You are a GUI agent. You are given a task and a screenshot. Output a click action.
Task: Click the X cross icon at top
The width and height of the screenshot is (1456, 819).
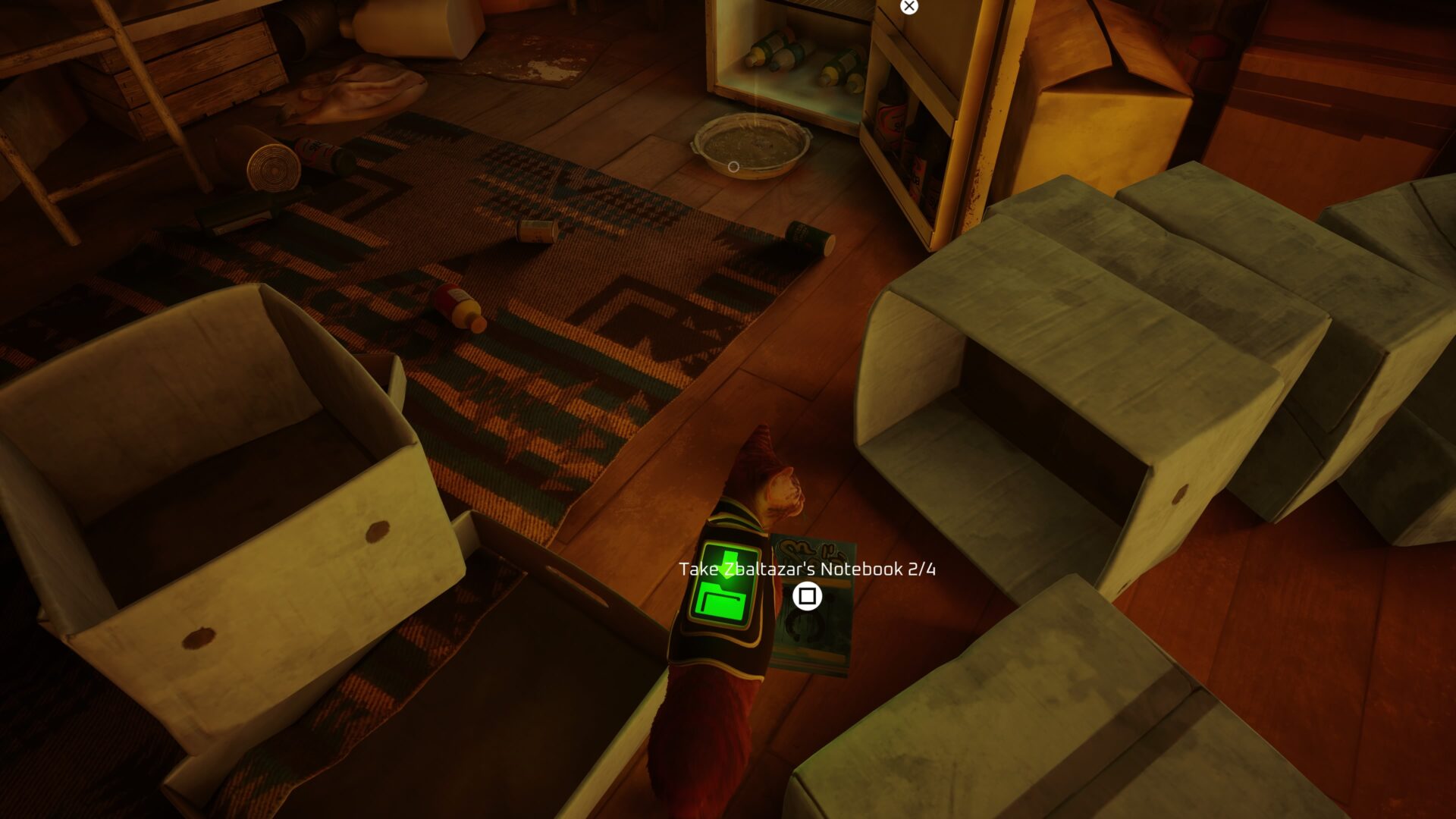click(908, 6)
